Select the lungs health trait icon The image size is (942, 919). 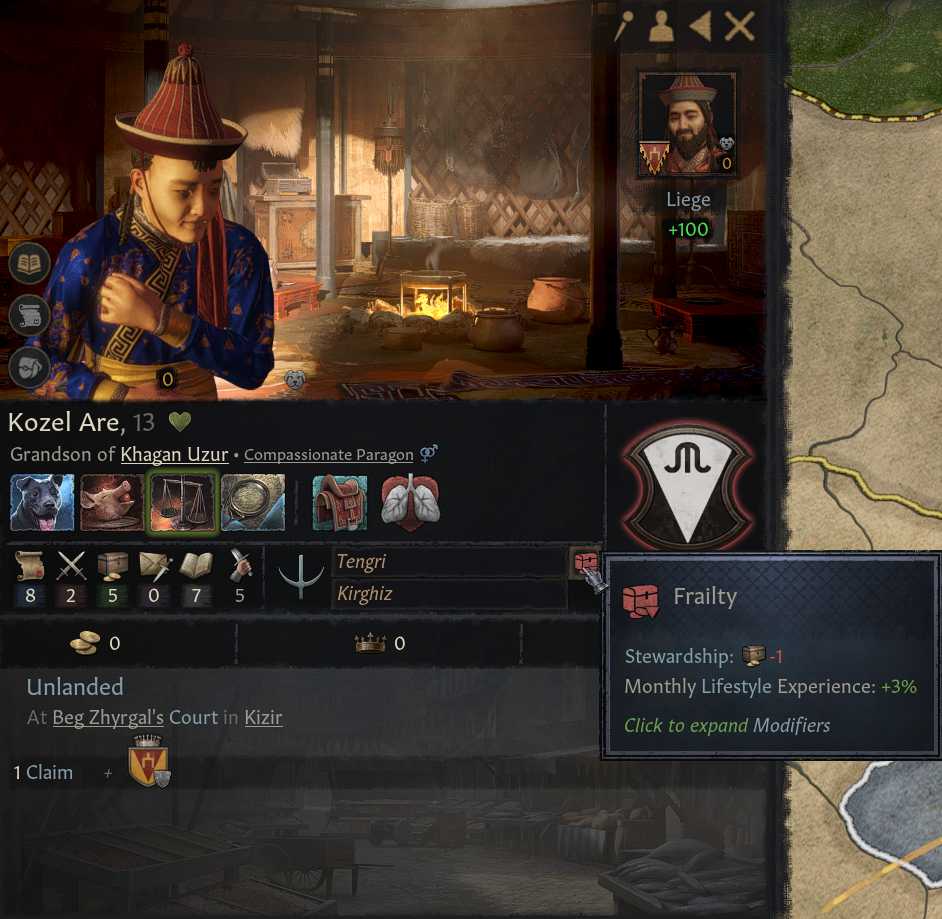click(x=410, y=502)
